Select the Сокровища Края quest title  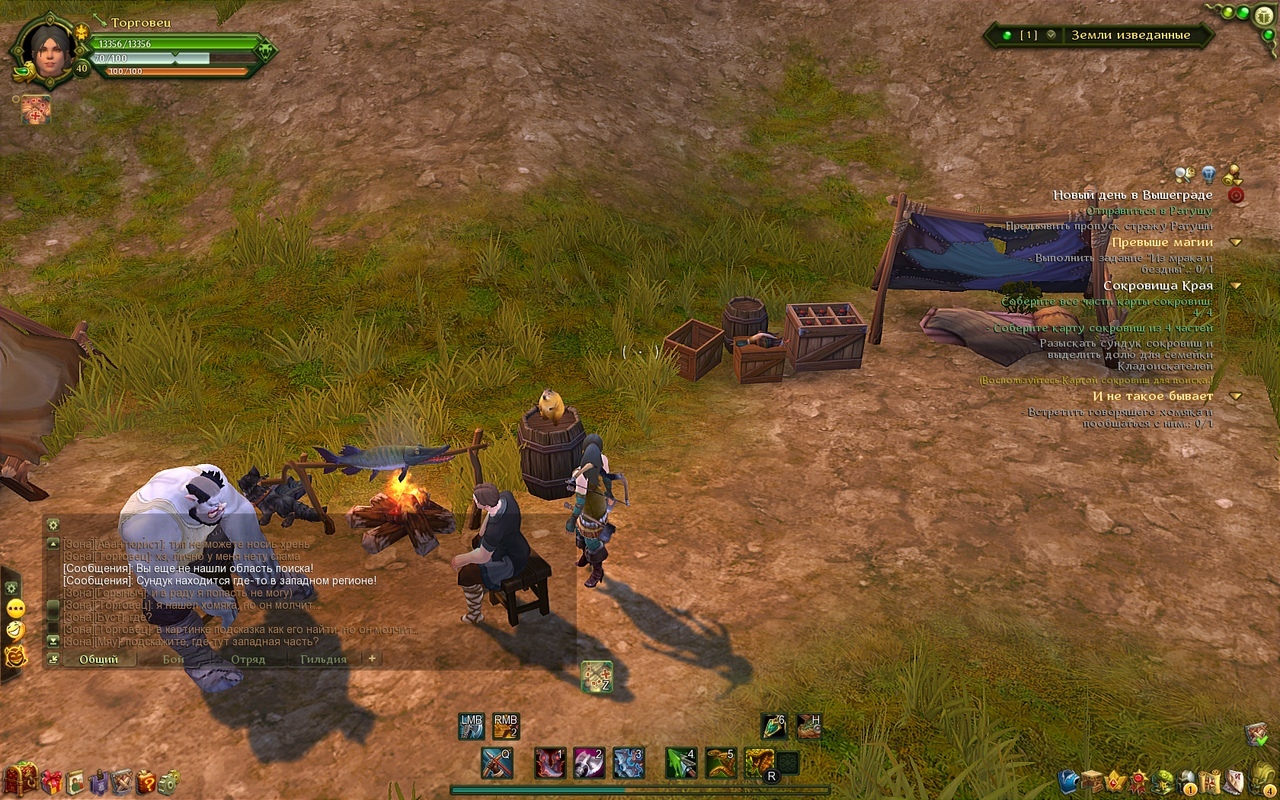[1158, 286]
